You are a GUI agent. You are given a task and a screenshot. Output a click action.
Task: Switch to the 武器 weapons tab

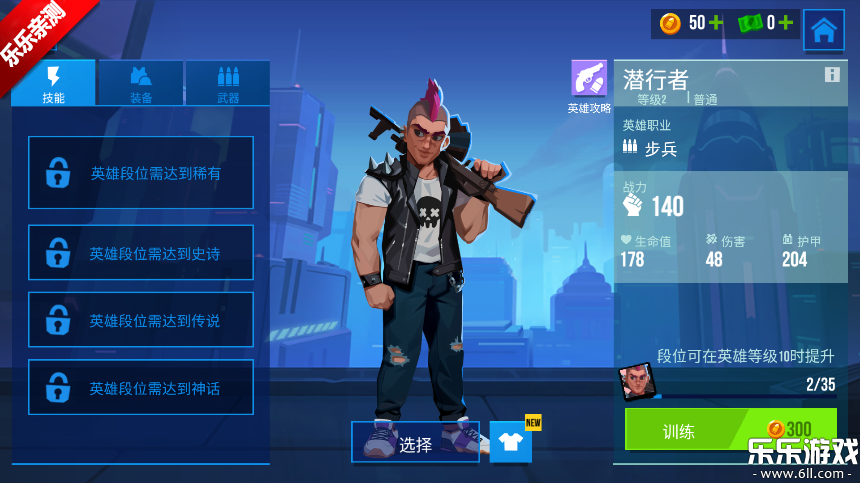click(228, 83)
